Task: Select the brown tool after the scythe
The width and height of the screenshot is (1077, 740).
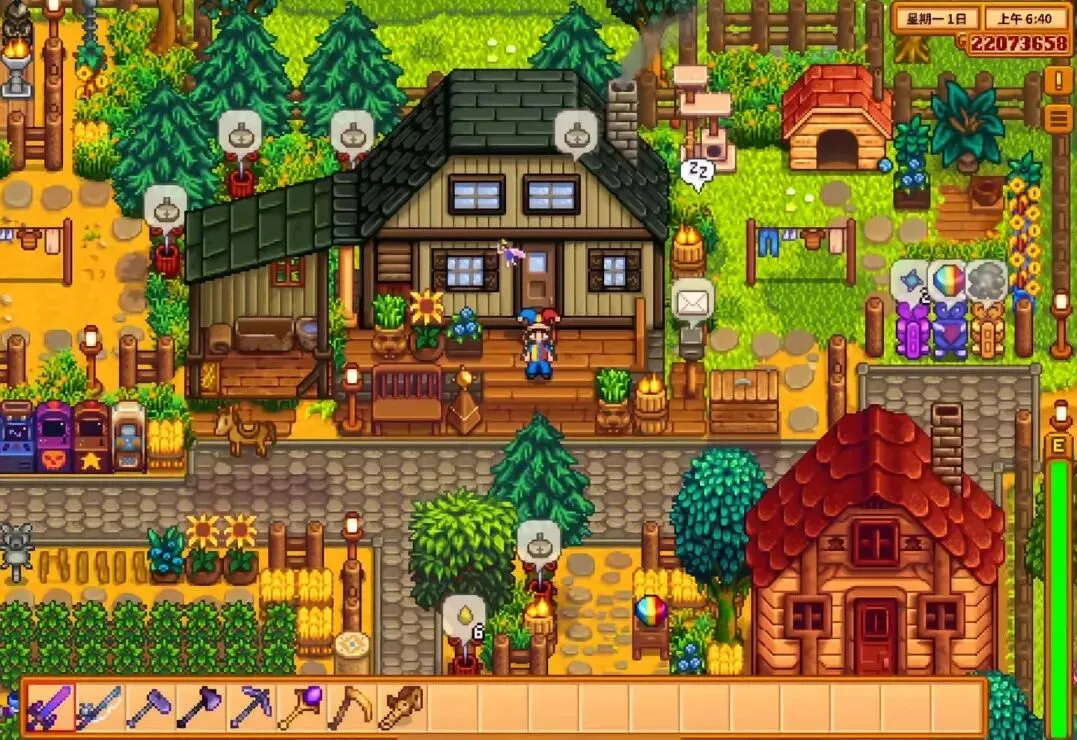Action: click(400, 707)
